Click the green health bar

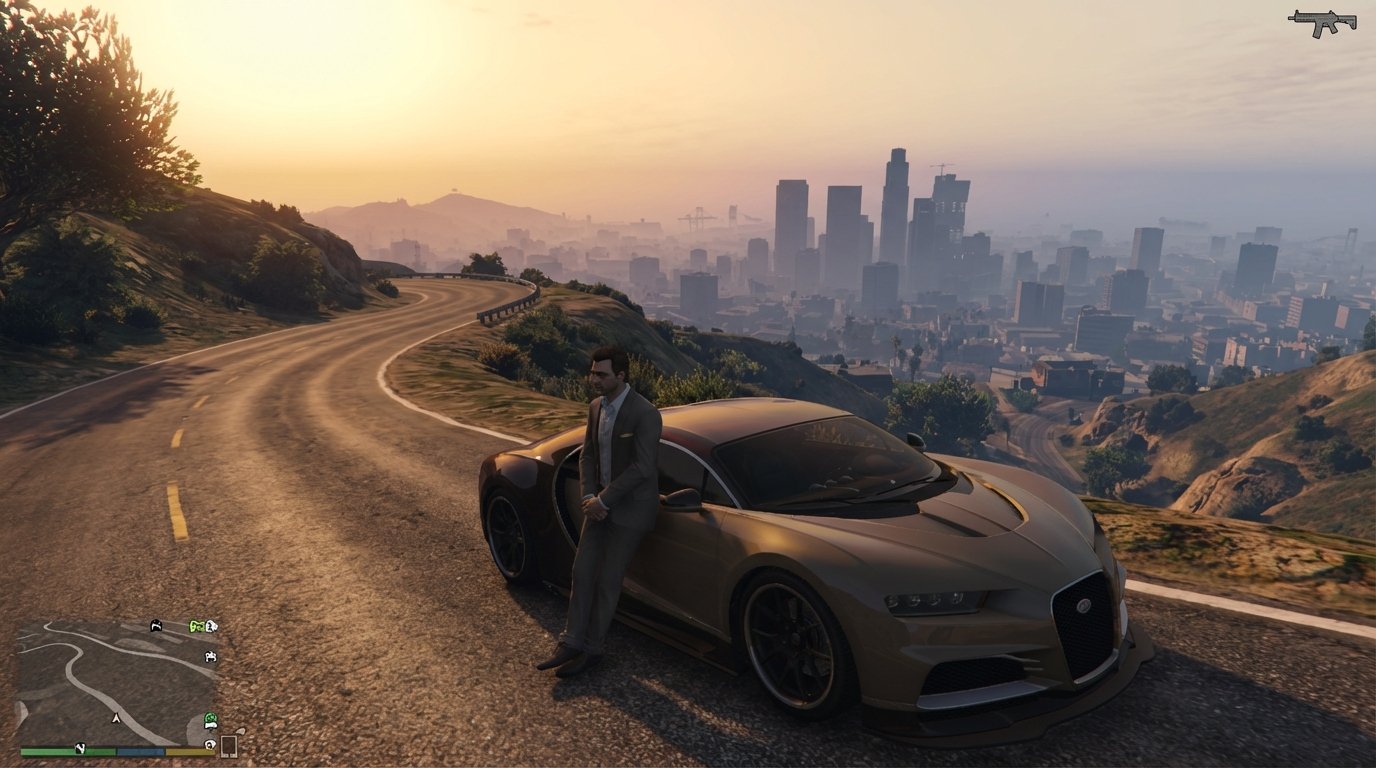coord(66,752)
